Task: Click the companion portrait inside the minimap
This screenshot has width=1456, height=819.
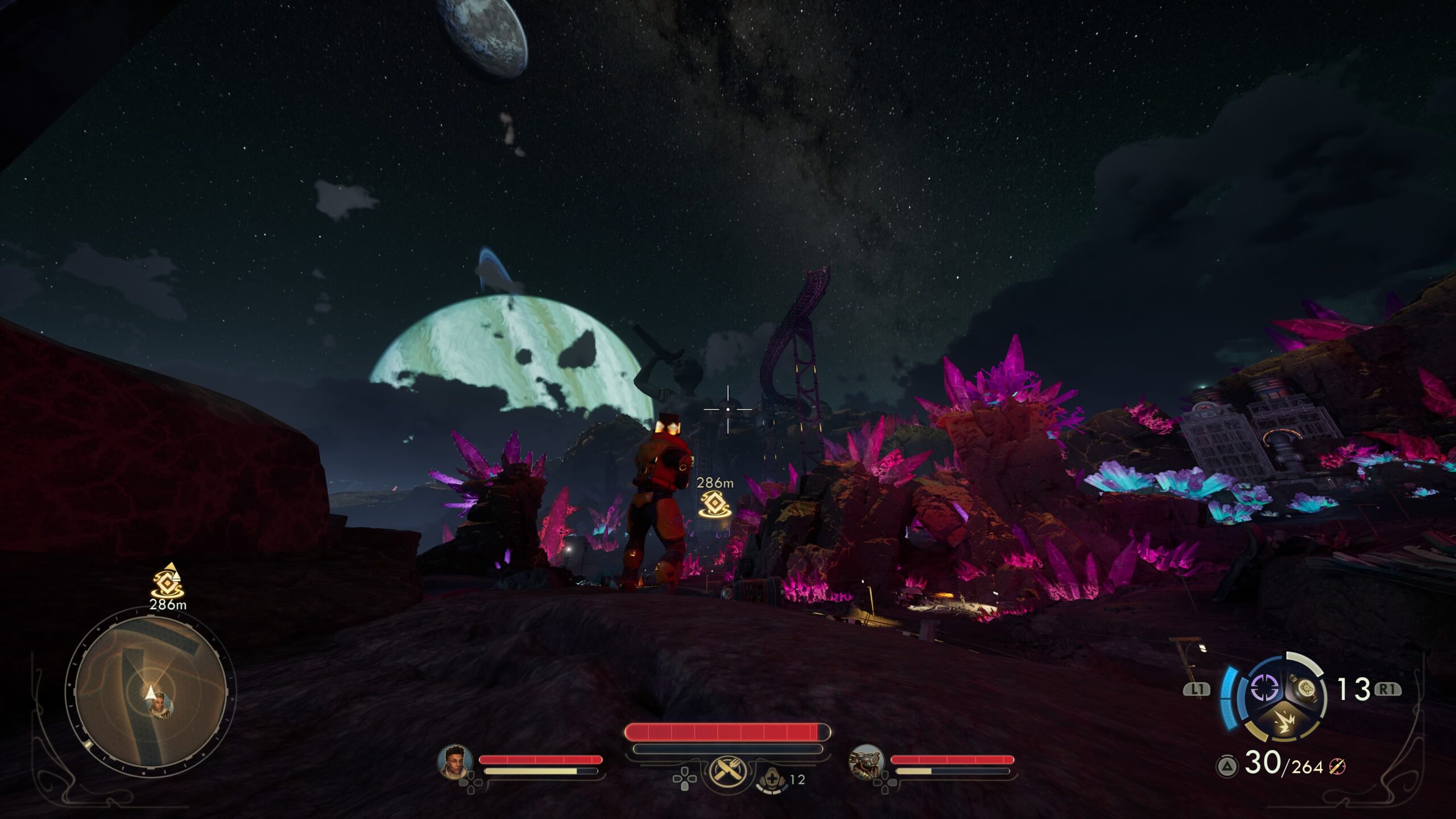Action: [159, 704]
